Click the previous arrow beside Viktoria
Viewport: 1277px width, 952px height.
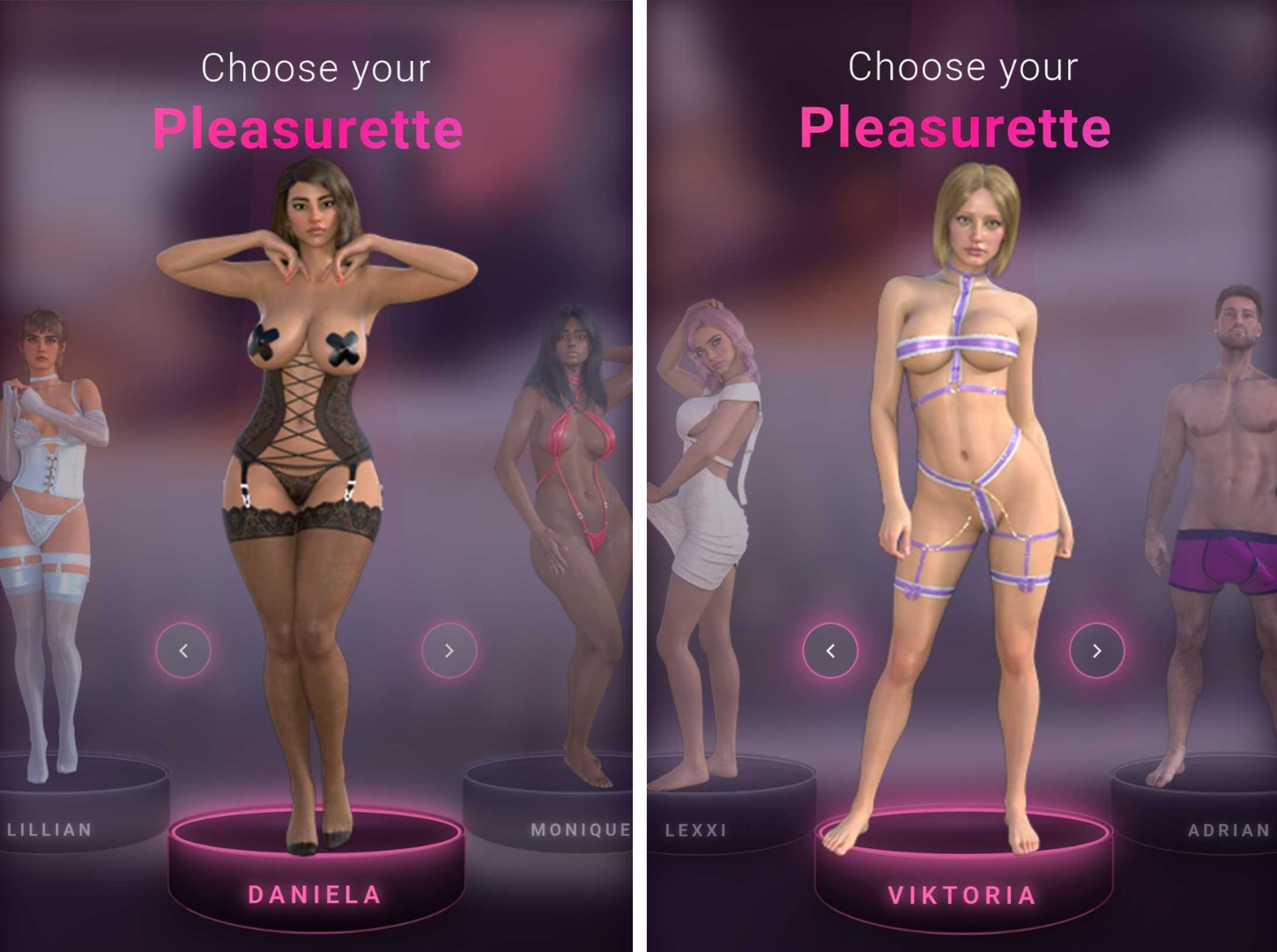coord(830,651)
